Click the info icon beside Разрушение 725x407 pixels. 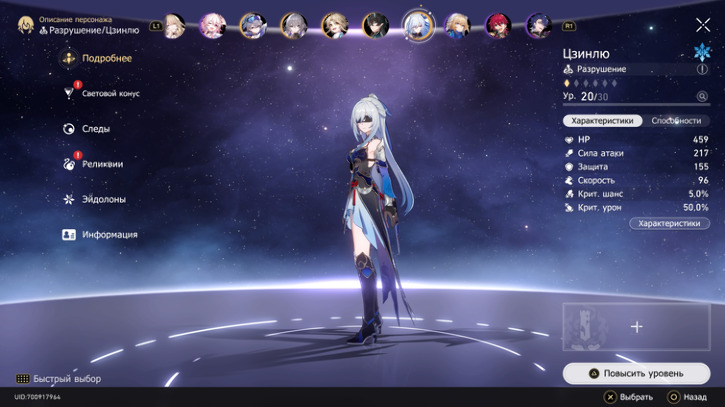coord(702,70)
